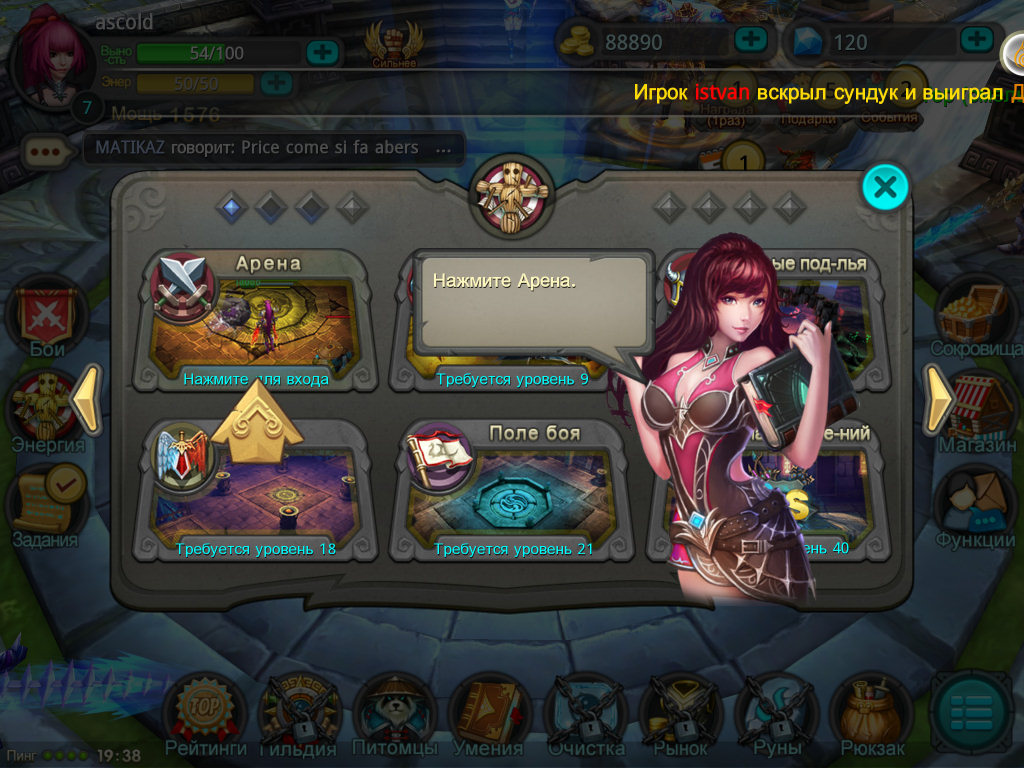The height and width of the screenshot is (768, 1024).
Task: Open the Сокровища treasure chest
Action: [x=976, y=315]
